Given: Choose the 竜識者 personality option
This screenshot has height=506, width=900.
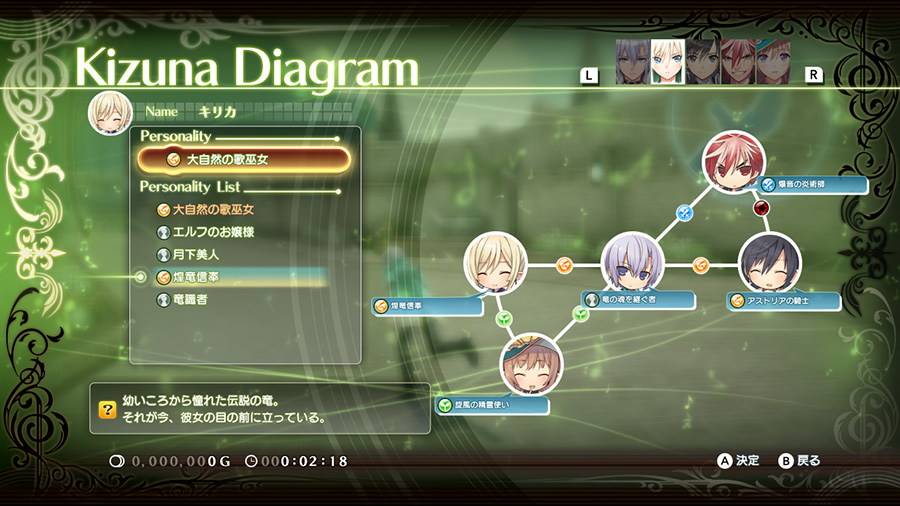Looking at the screenshot, I should click(190, 299).
